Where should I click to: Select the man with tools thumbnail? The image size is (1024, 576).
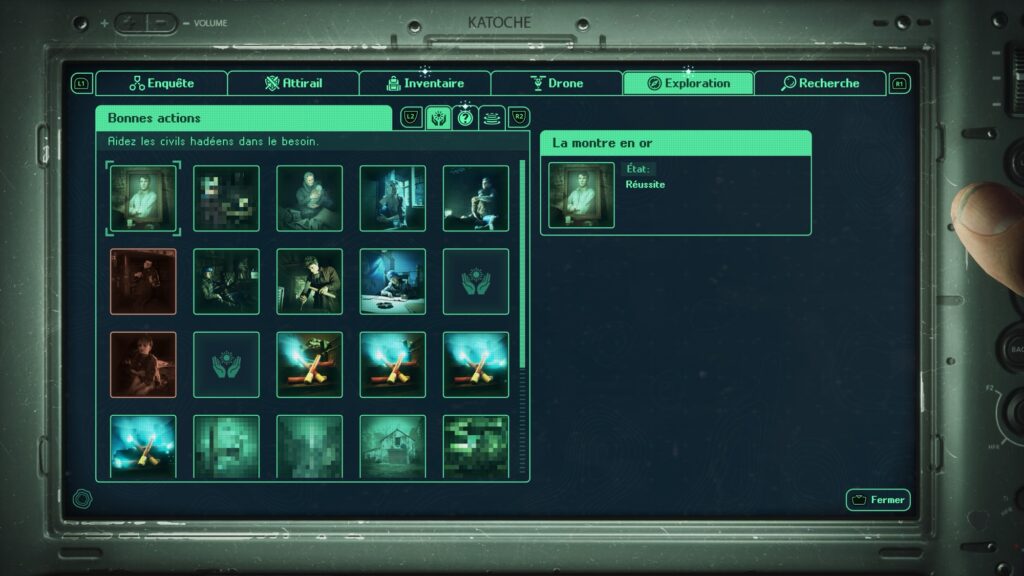(x=309, y=281)
